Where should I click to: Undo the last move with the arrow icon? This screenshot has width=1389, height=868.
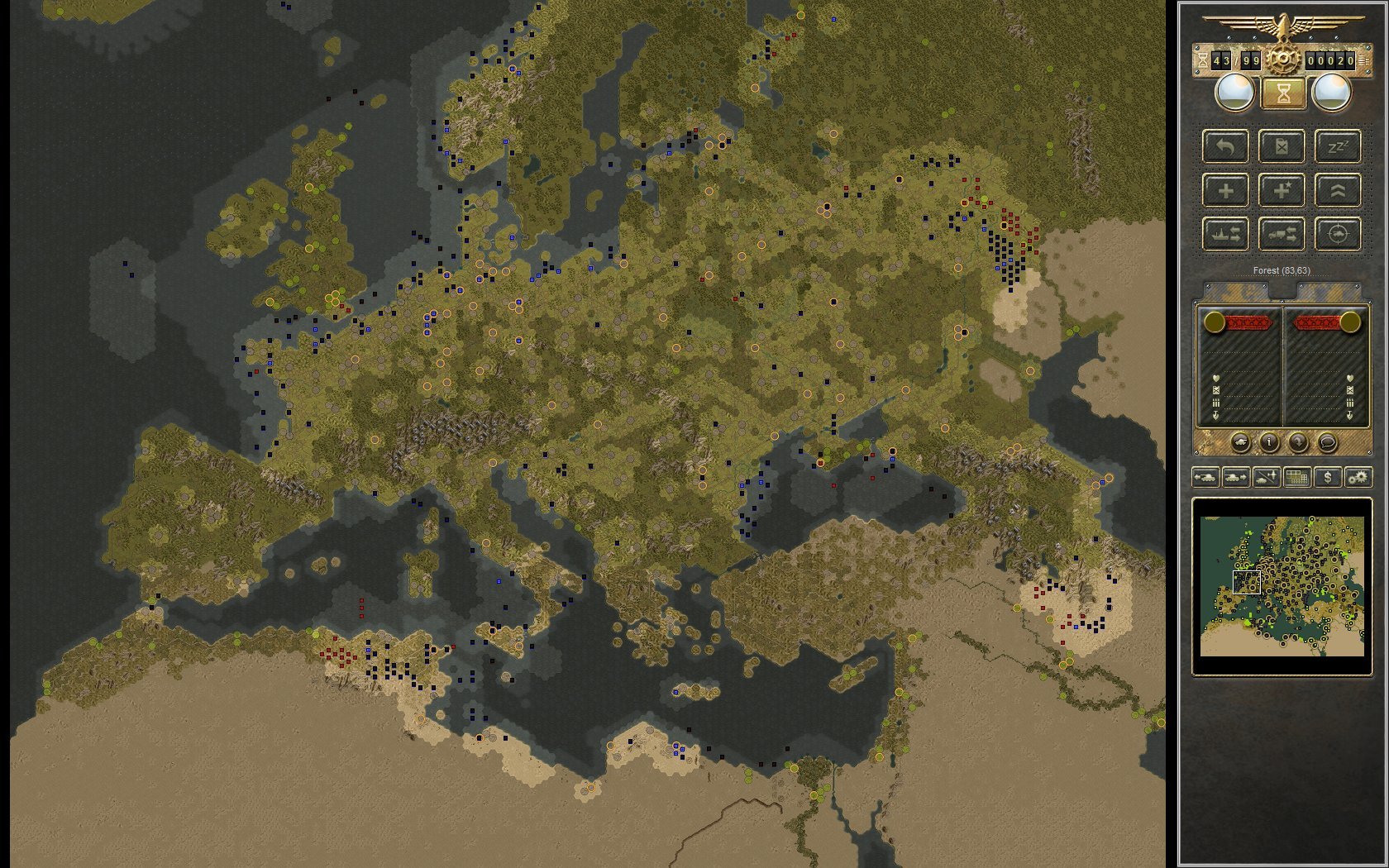click(x=1225, y=147)
